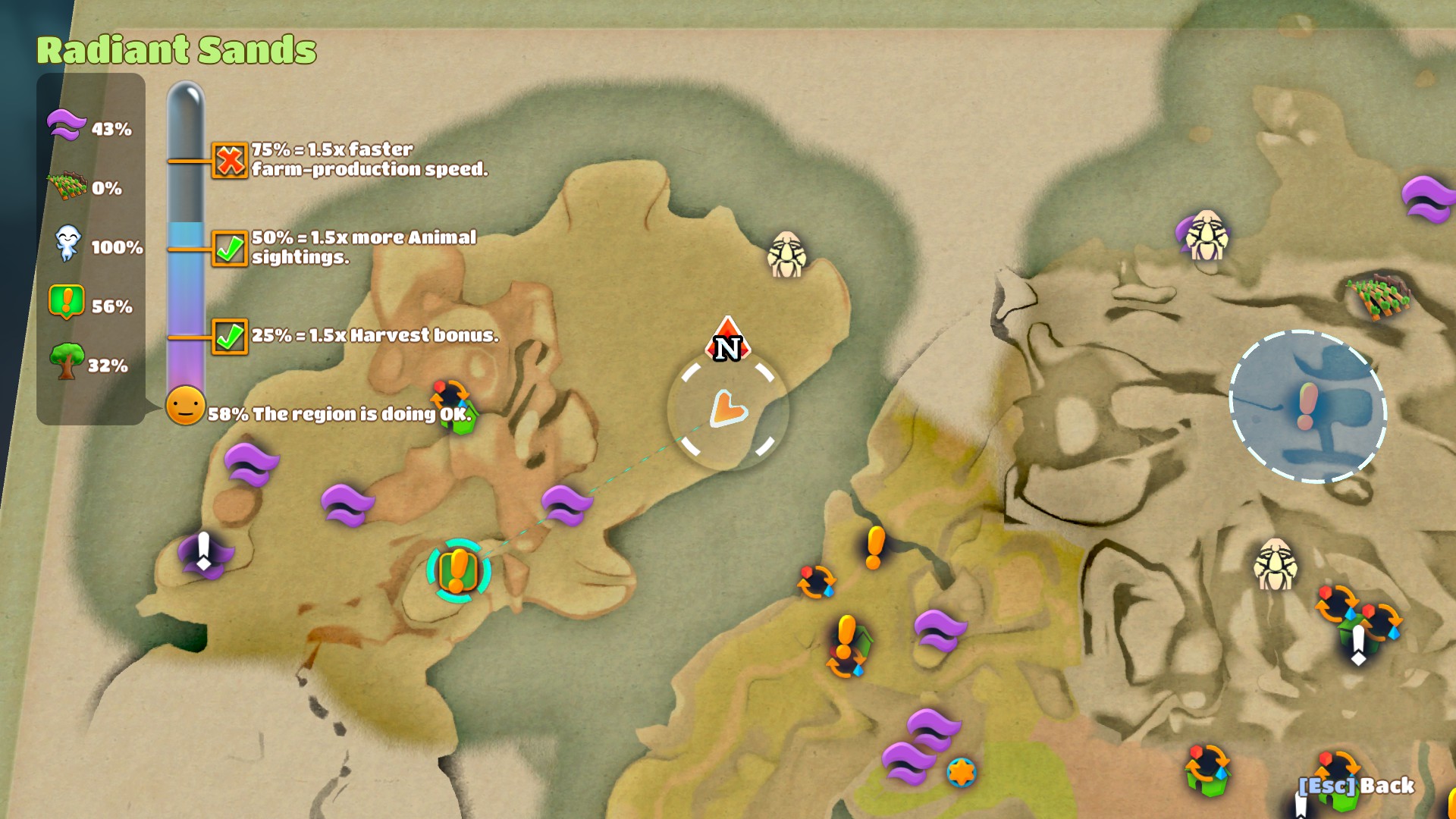Click the white spirit 100% stat icon
Screen dimensions: 1456x819
tap(67, 244)
